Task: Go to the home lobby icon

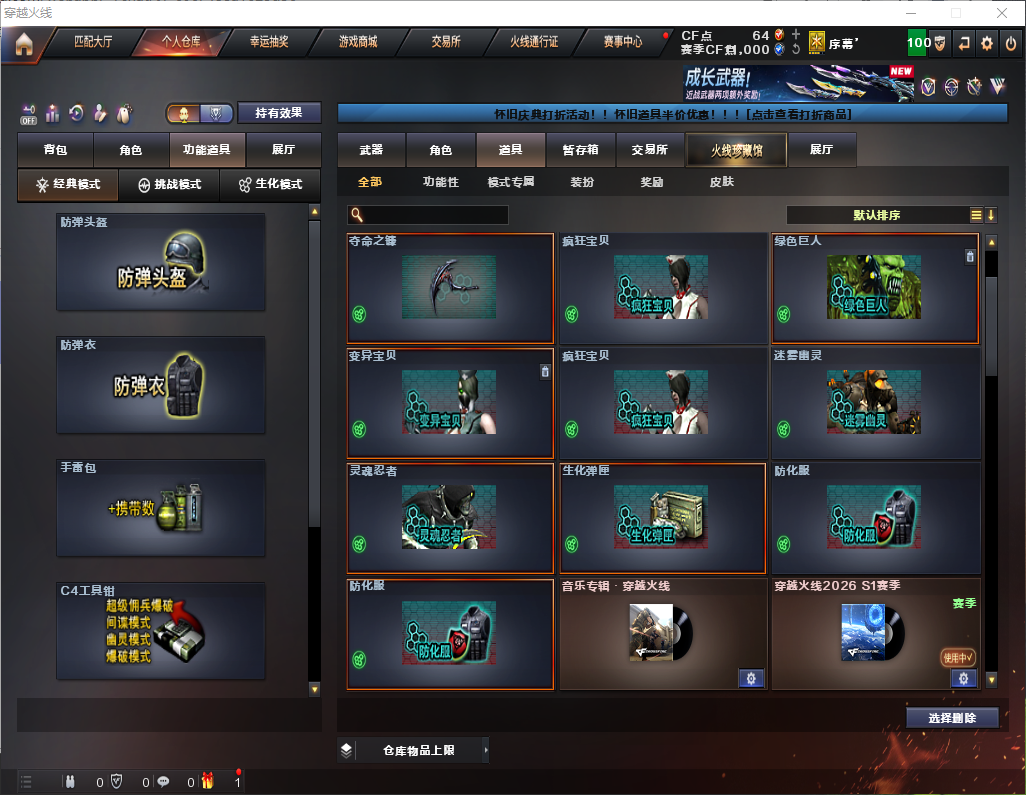Action: click(23, 44)
